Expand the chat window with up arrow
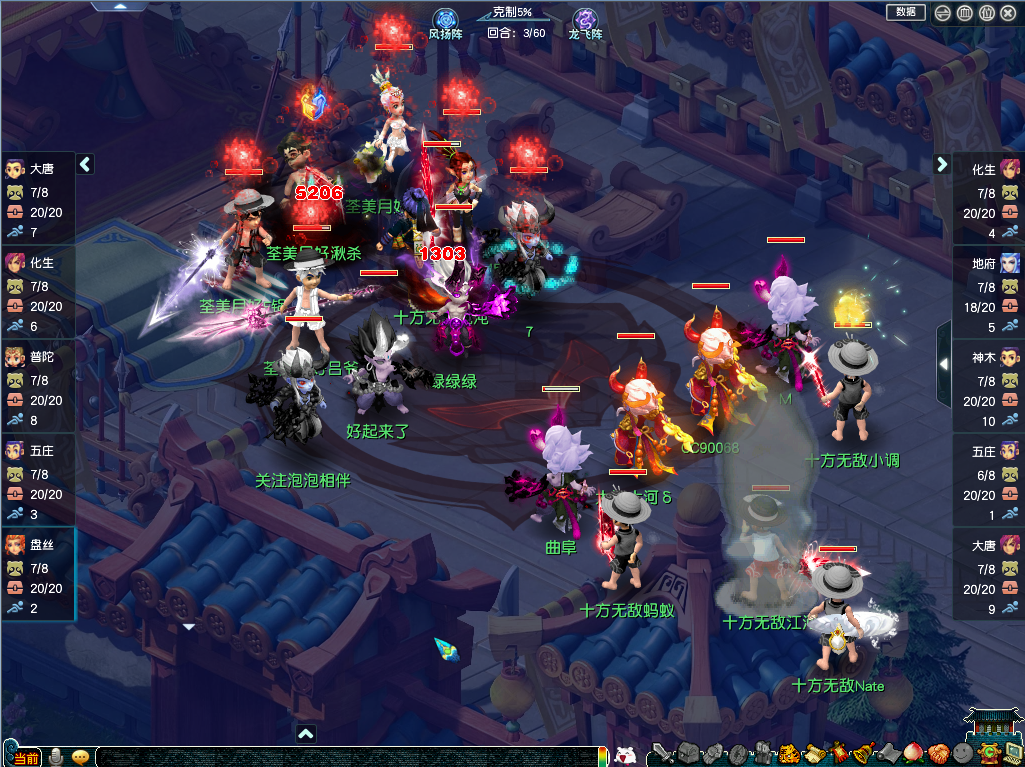This screenshot has height=767, width=1025. [x=306, y=734]
